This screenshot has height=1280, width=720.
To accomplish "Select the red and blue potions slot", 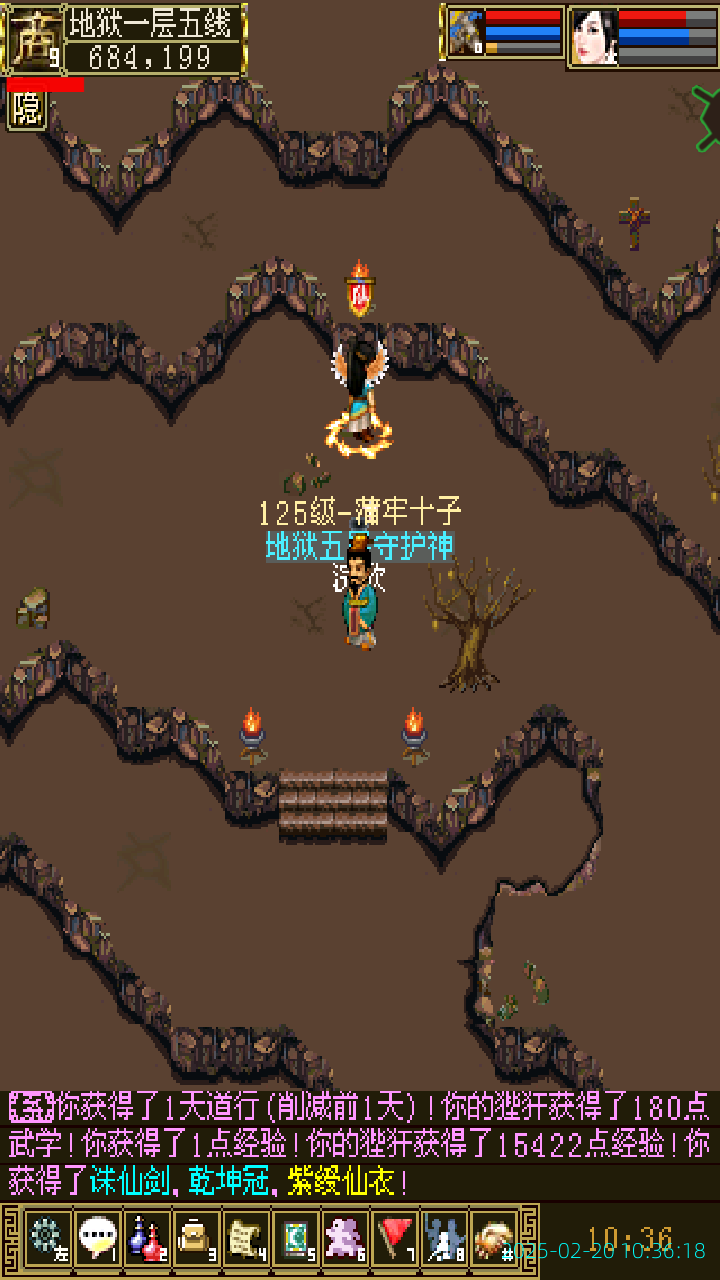I will pos(147,1237).
